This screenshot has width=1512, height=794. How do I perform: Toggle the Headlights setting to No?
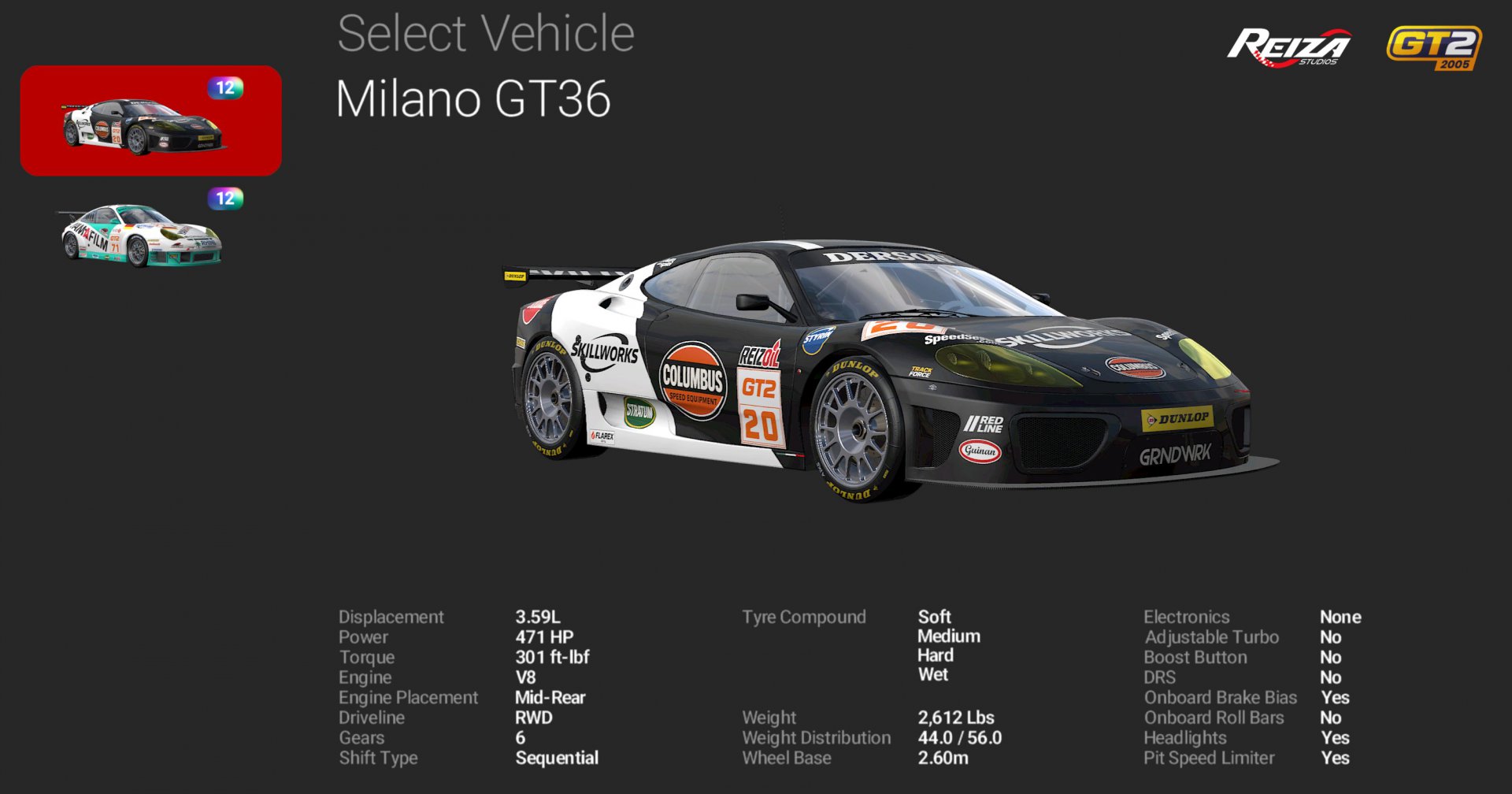coord(1336,738)
